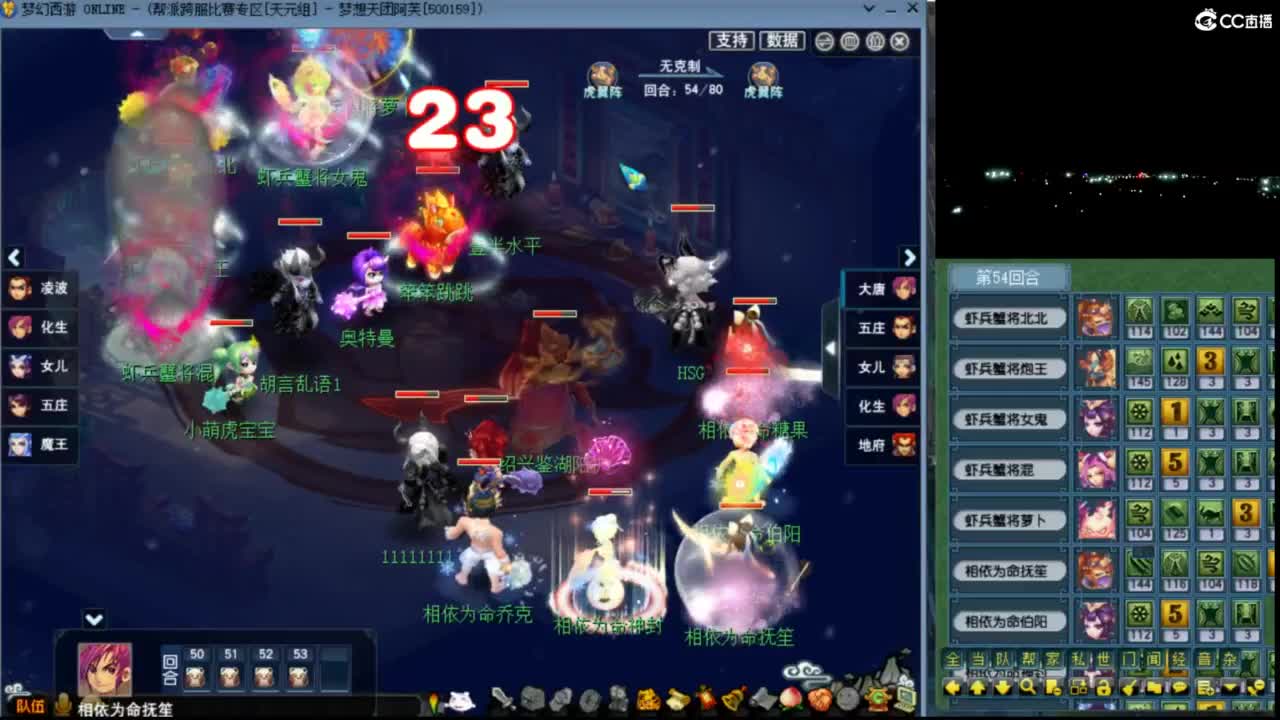Expand the left formation panel using the left arrow
This screenshot has height=720, width=1280.
(x=14, y=258)
